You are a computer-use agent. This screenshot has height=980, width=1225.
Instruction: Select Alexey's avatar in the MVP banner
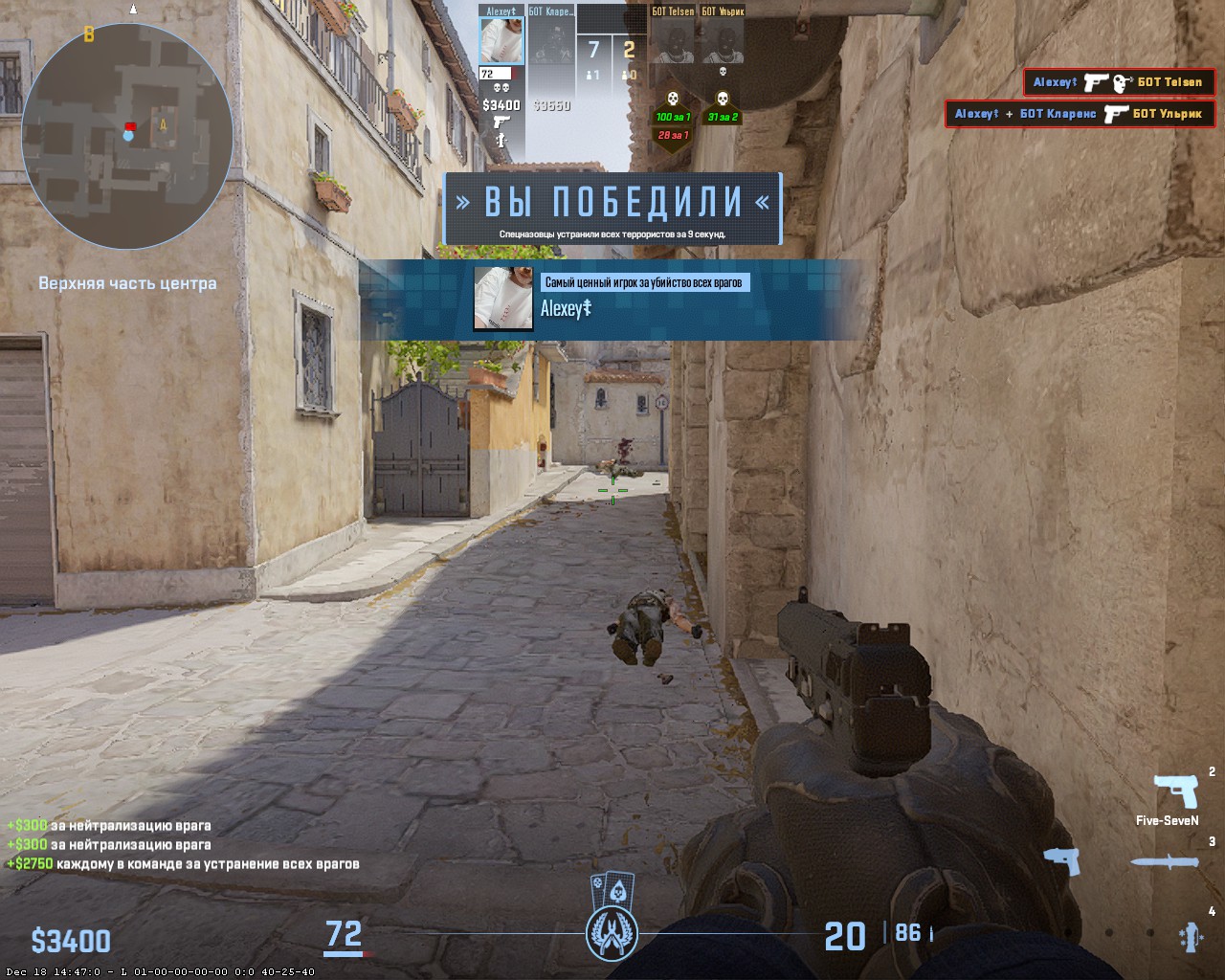pos(502,299)
